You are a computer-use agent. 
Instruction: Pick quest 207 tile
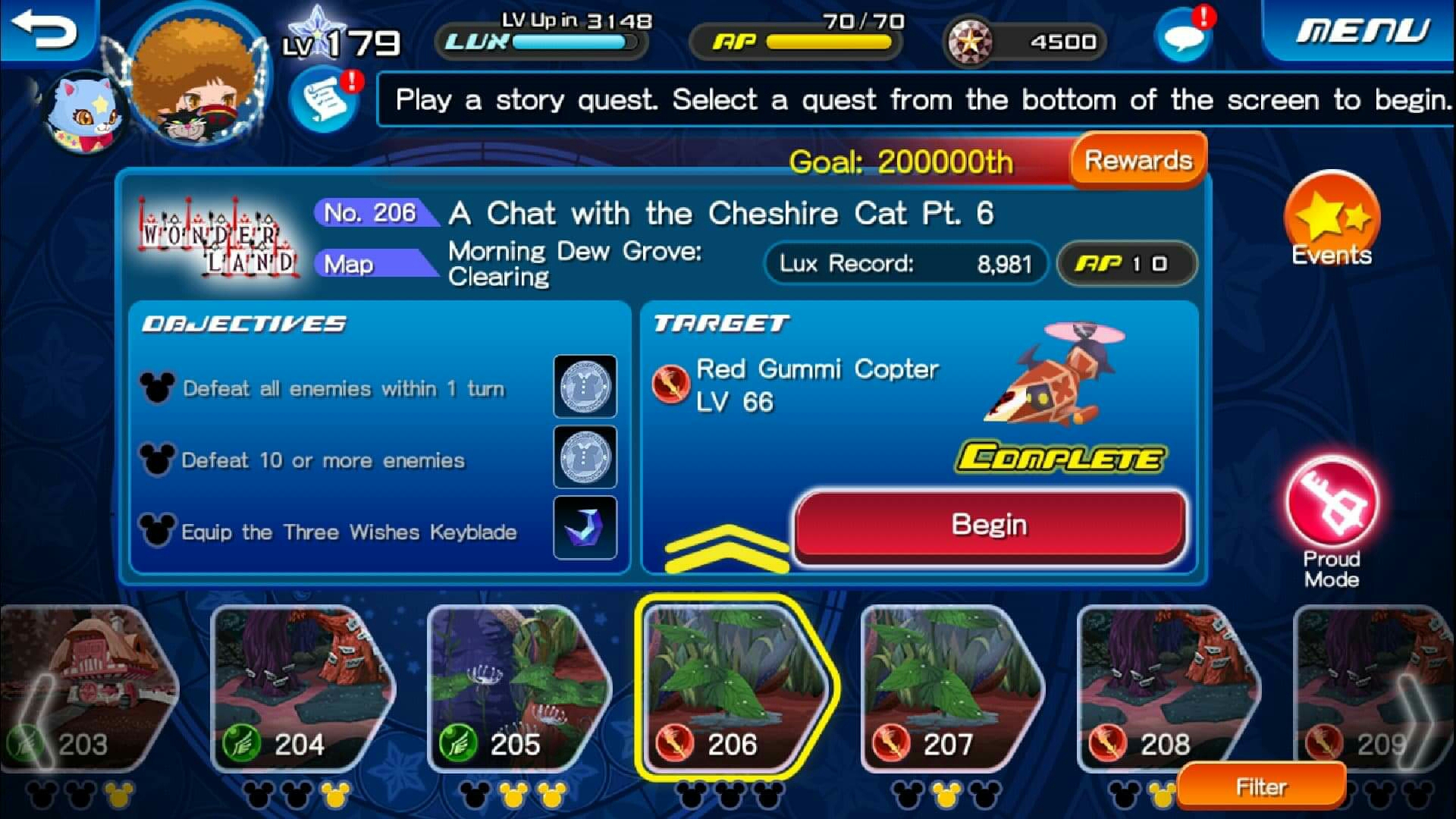coord(948,690)
